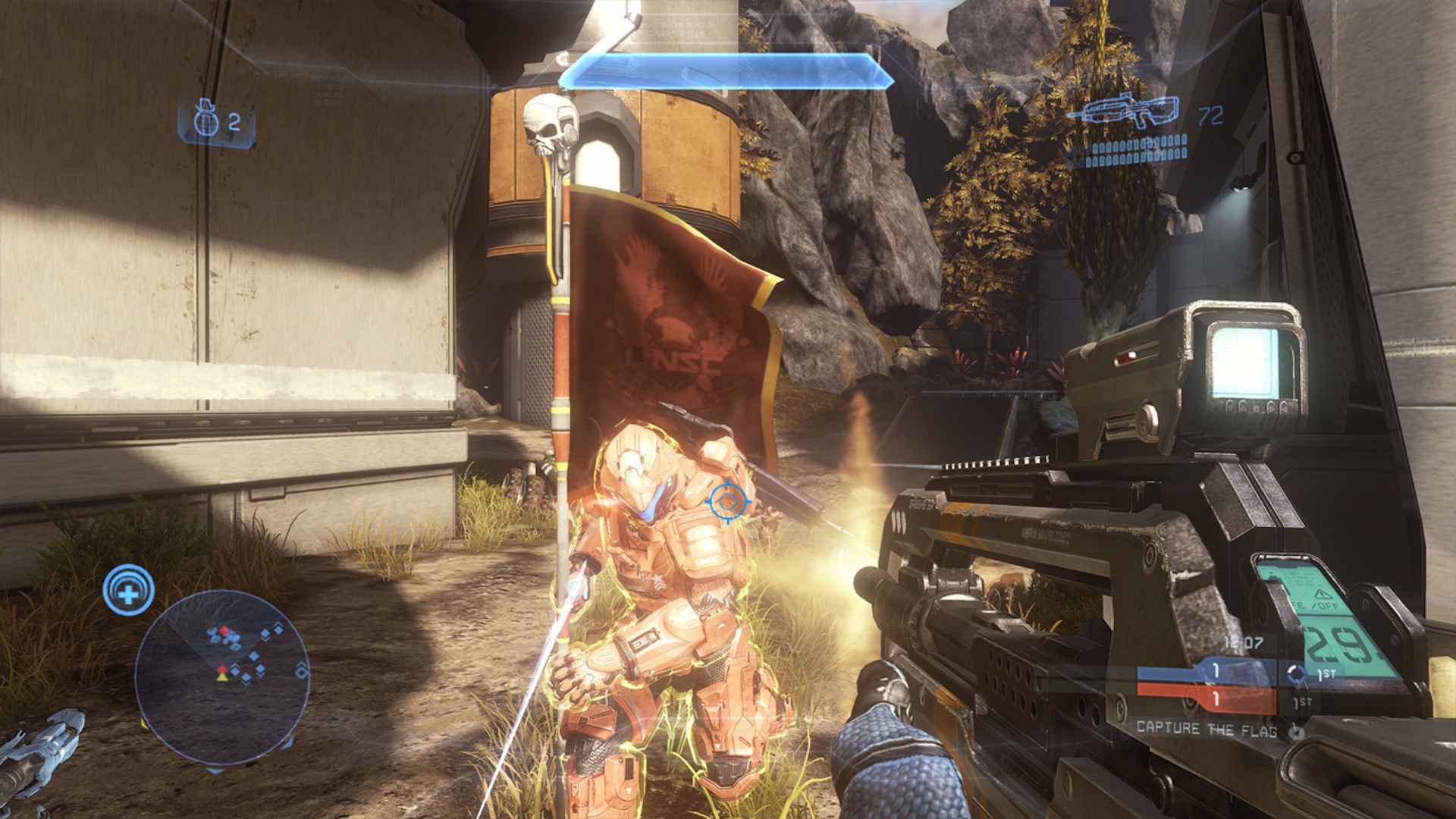Click the assault rifle weapon icon
1456x819 pixels.
point(1122,112)
